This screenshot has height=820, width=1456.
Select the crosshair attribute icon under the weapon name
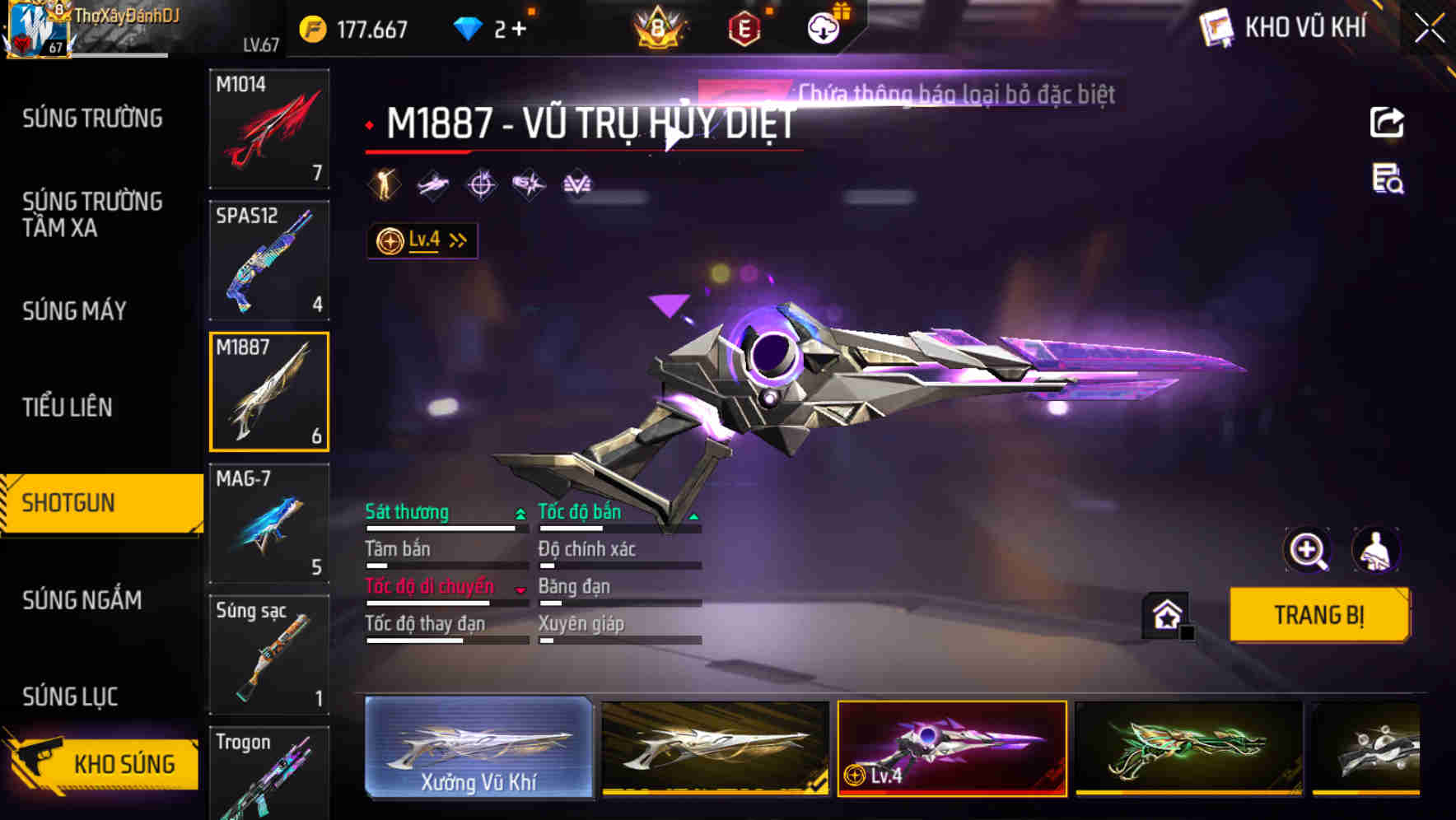coord(482,184)
